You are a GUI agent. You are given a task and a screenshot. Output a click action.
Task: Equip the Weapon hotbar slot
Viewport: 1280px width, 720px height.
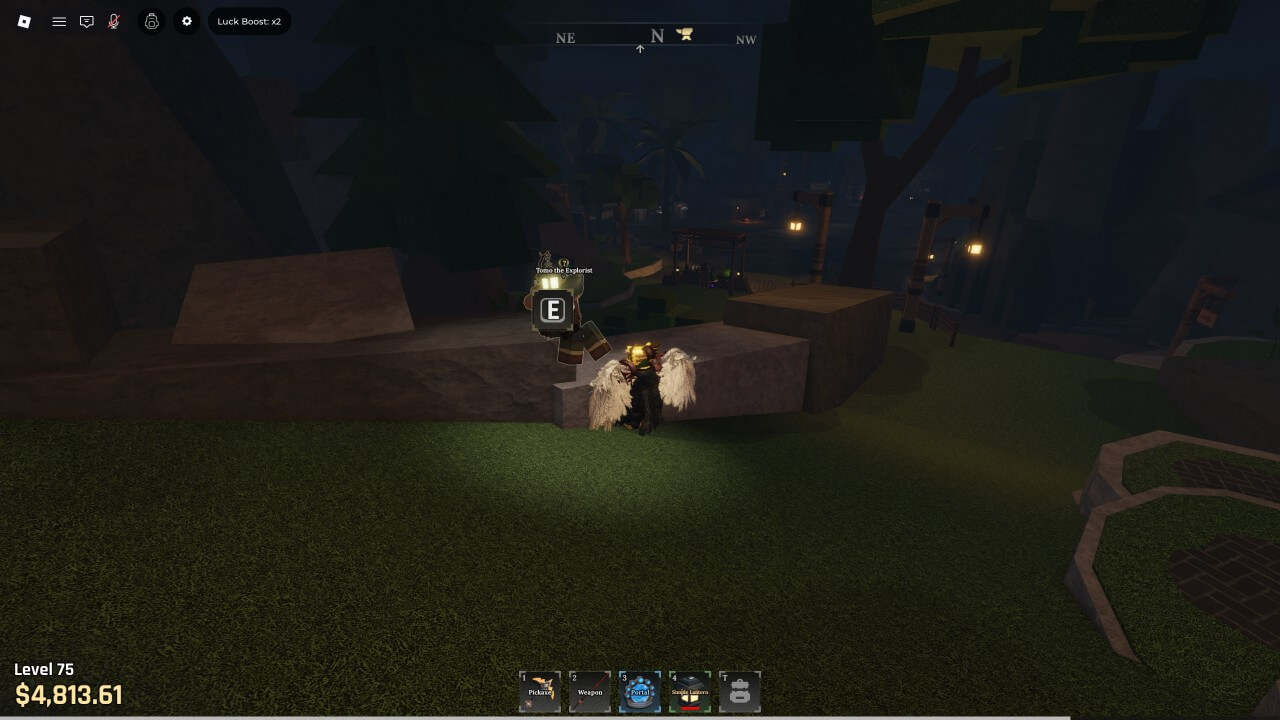click(x=590, y=691)
